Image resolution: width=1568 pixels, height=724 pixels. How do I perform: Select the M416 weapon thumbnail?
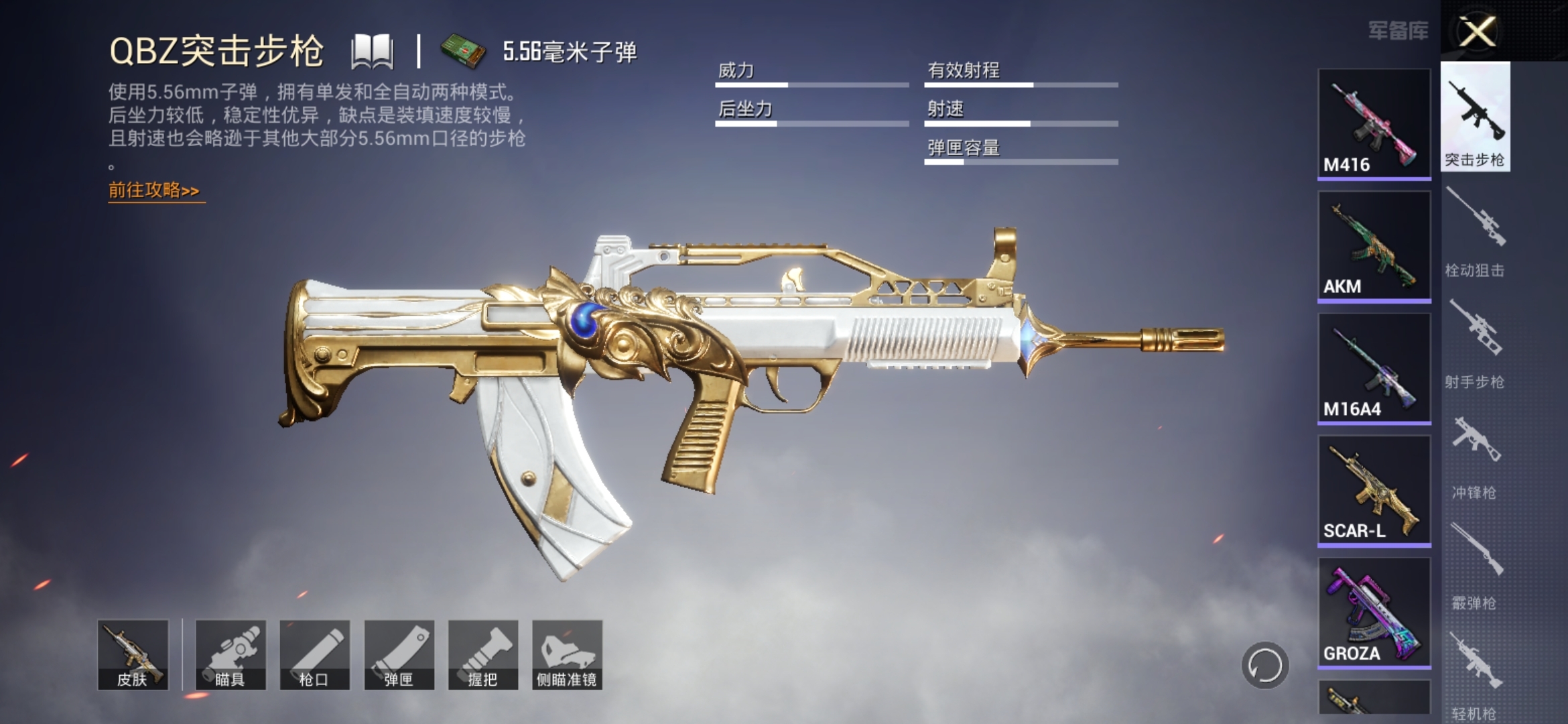pyautogui.click(x=1374, y=123)
